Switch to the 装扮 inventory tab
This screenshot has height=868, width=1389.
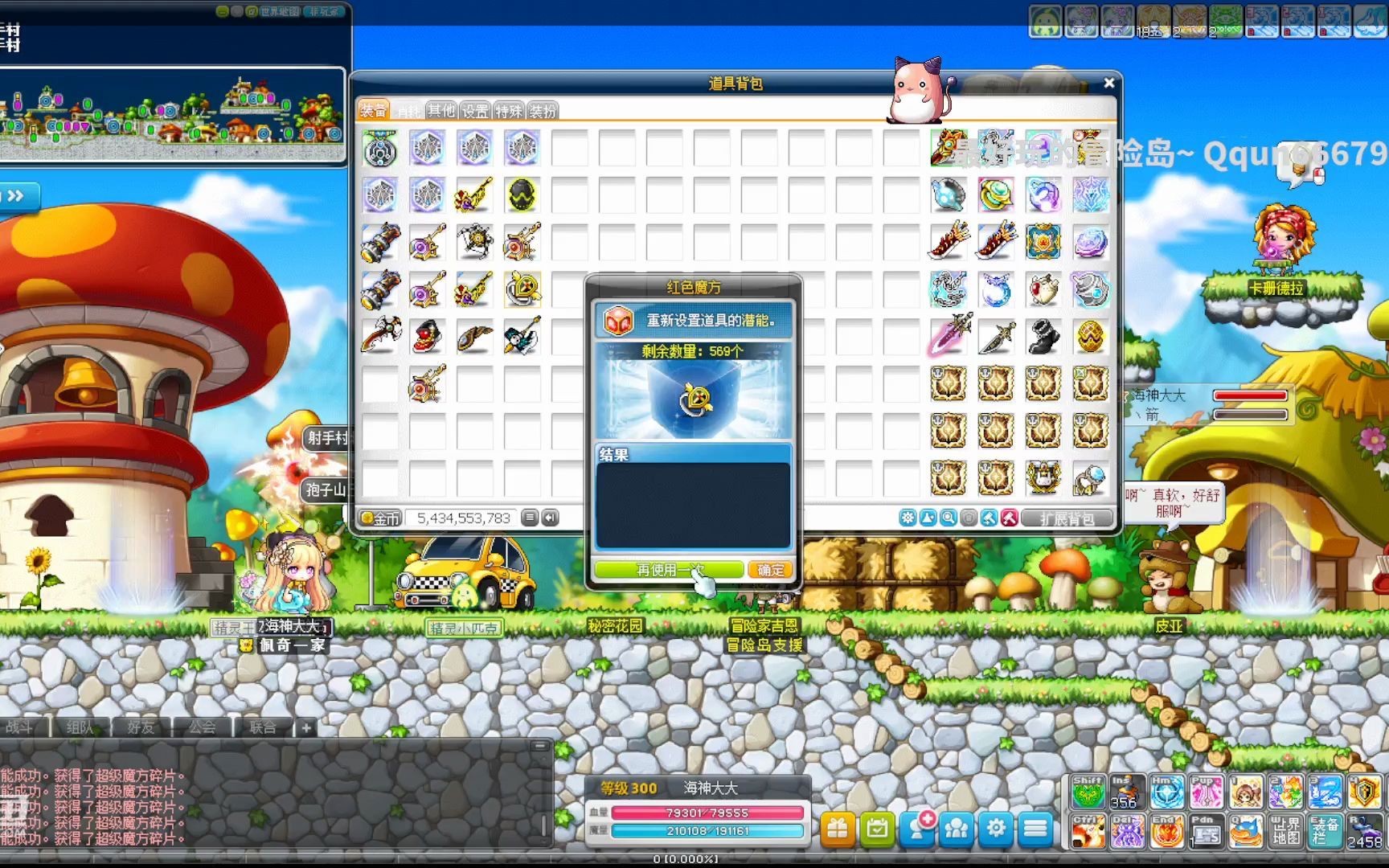coord(543,111)
